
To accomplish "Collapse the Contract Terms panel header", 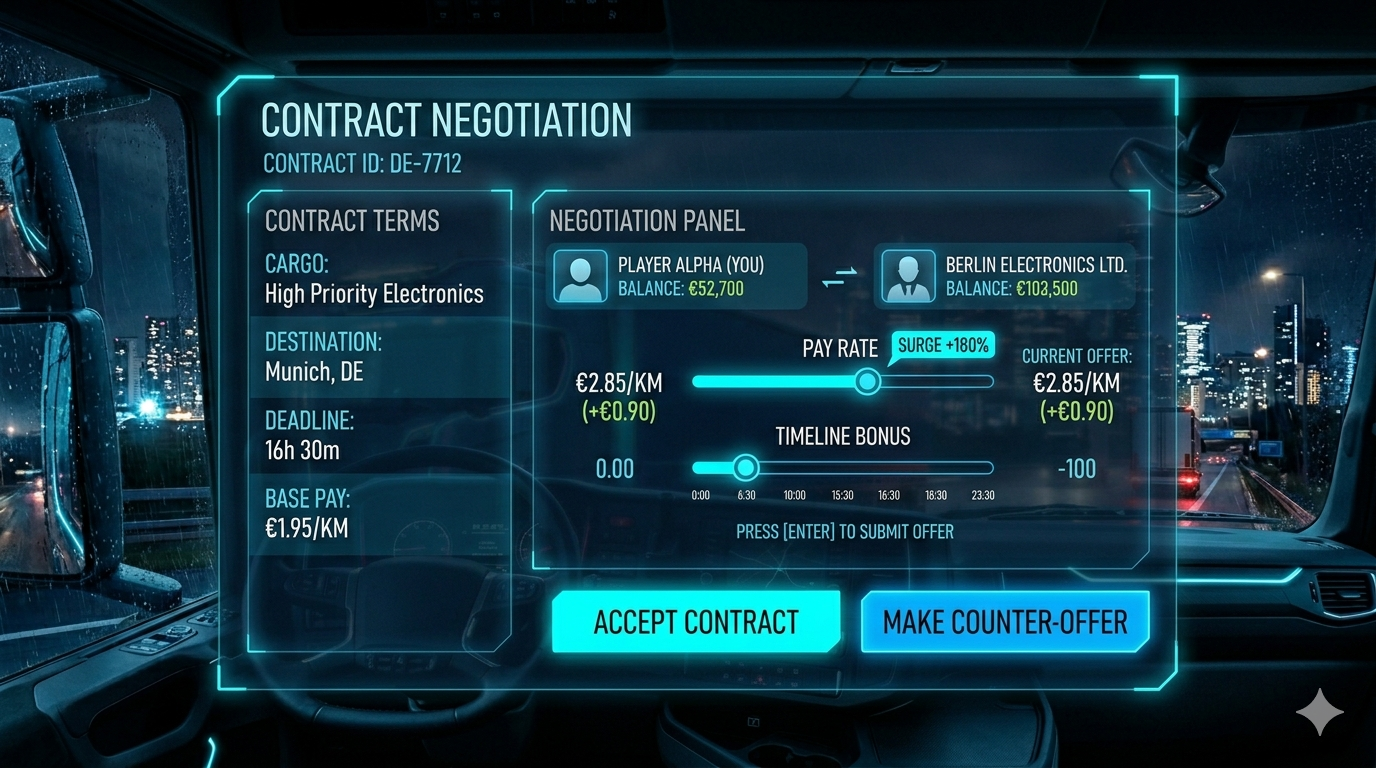I will coord(352,221).
